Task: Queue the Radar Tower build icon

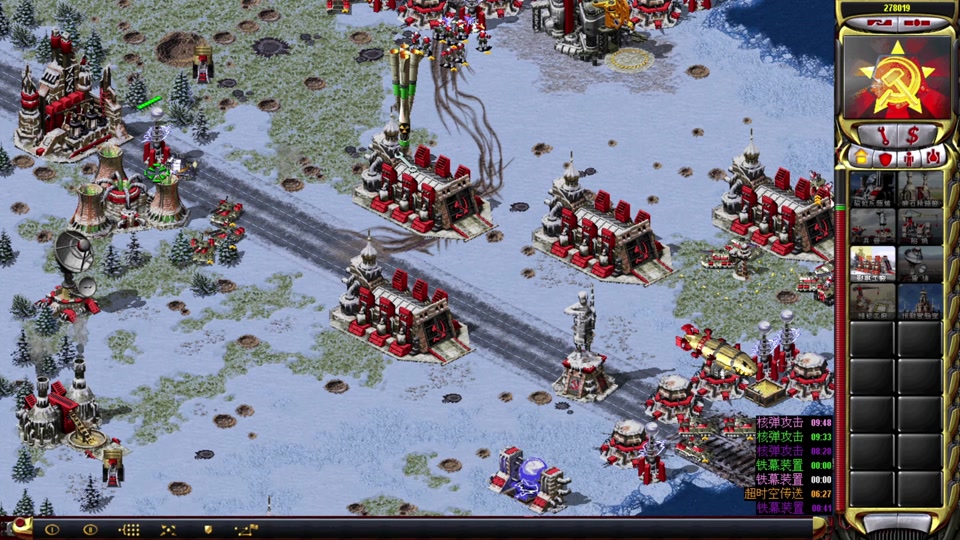Action: click(920, 264)
